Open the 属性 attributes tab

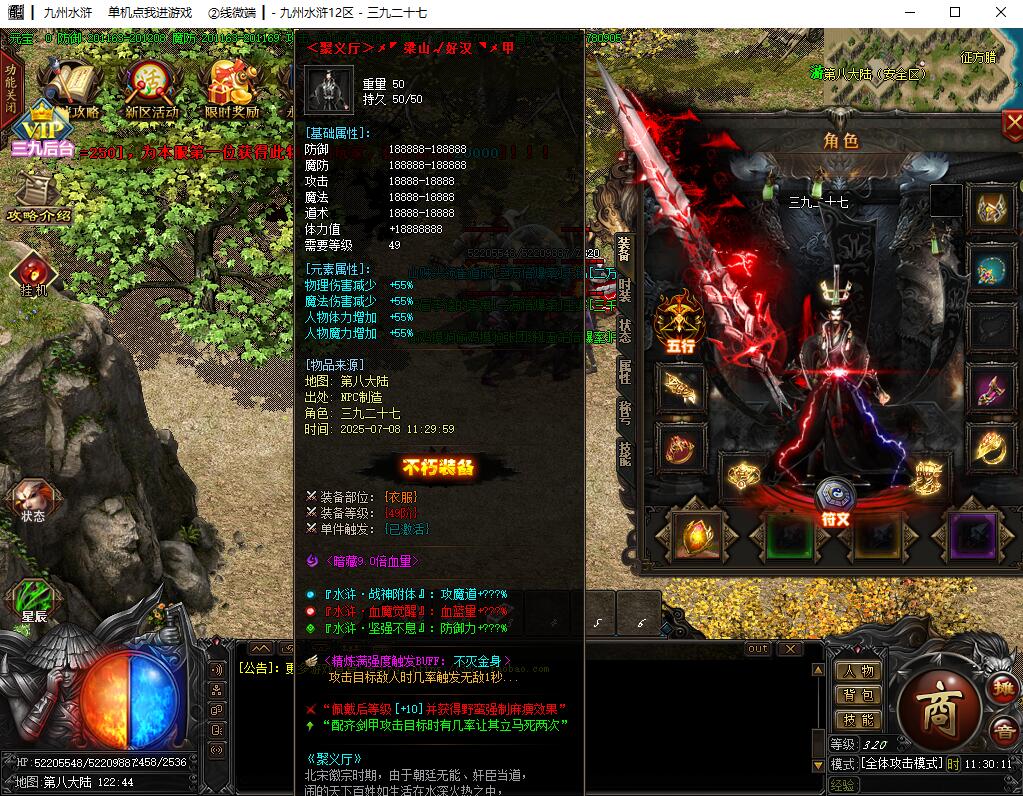click(x=624, y=371)
